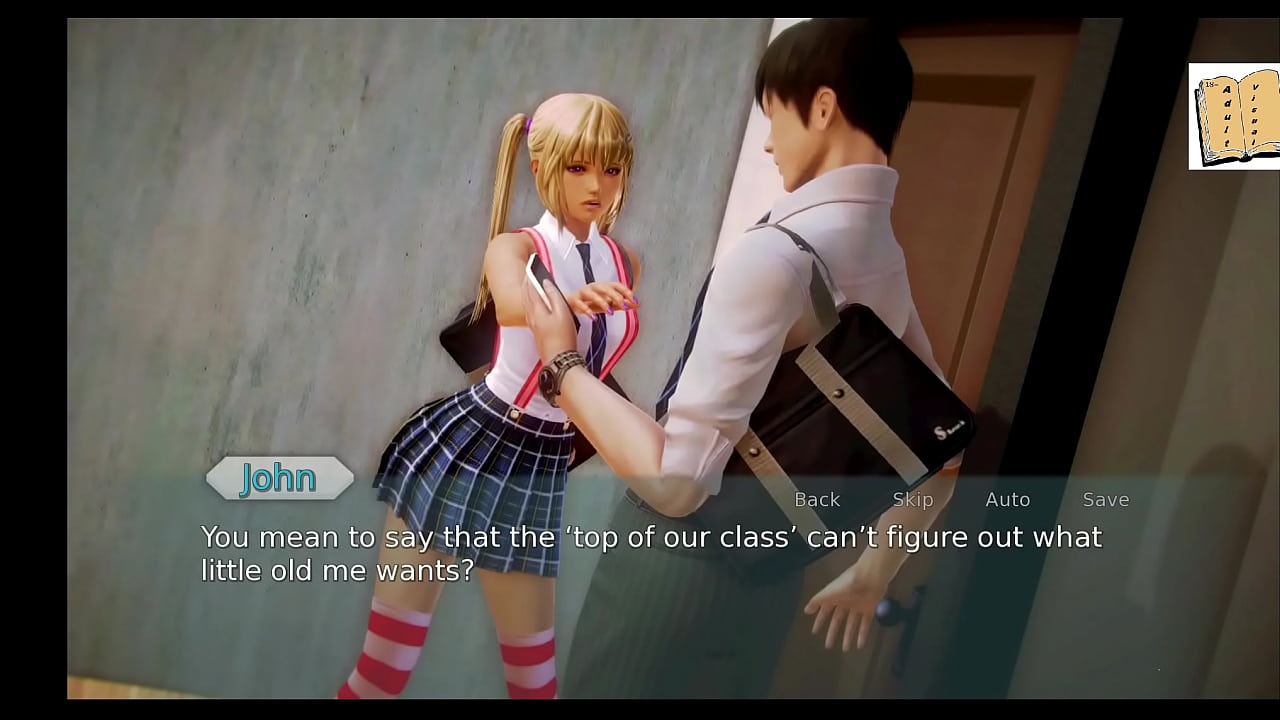This screenshot has width=1280, height=720.
Task: Skip ahead through the dialogue
Action: point(912,499)
